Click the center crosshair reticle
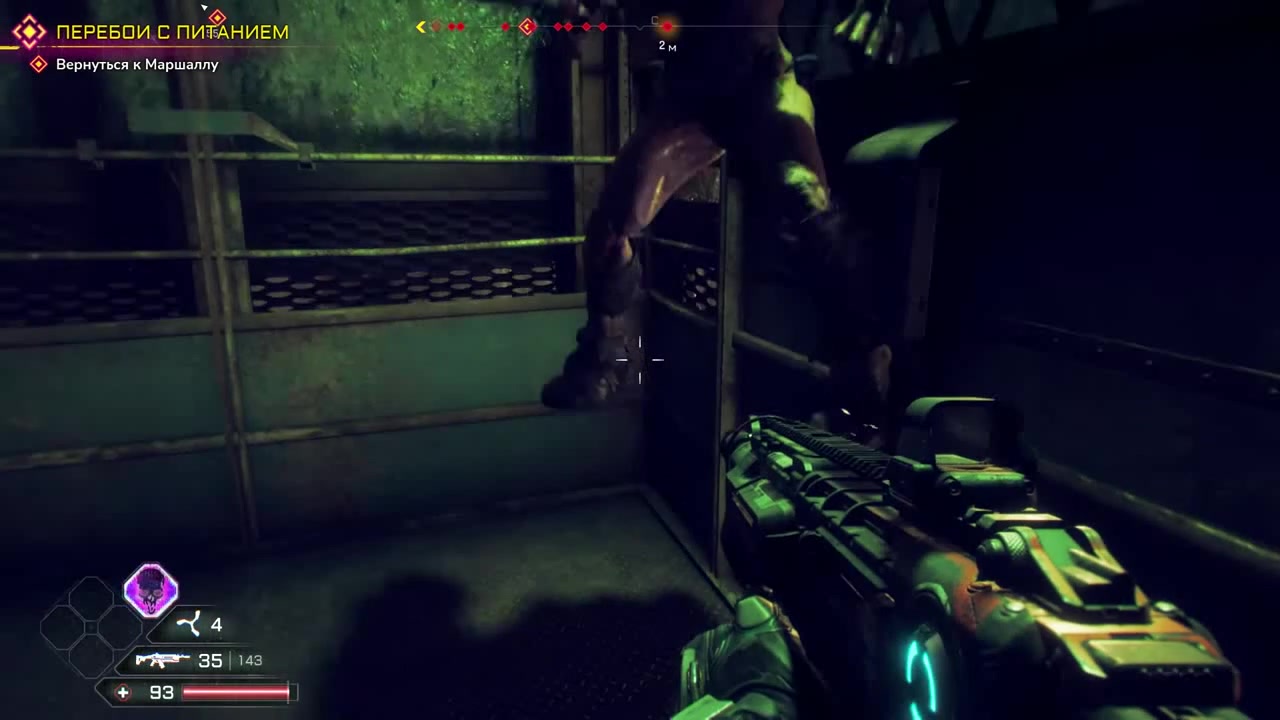The image size is (1280, 720). coord(640,360)
